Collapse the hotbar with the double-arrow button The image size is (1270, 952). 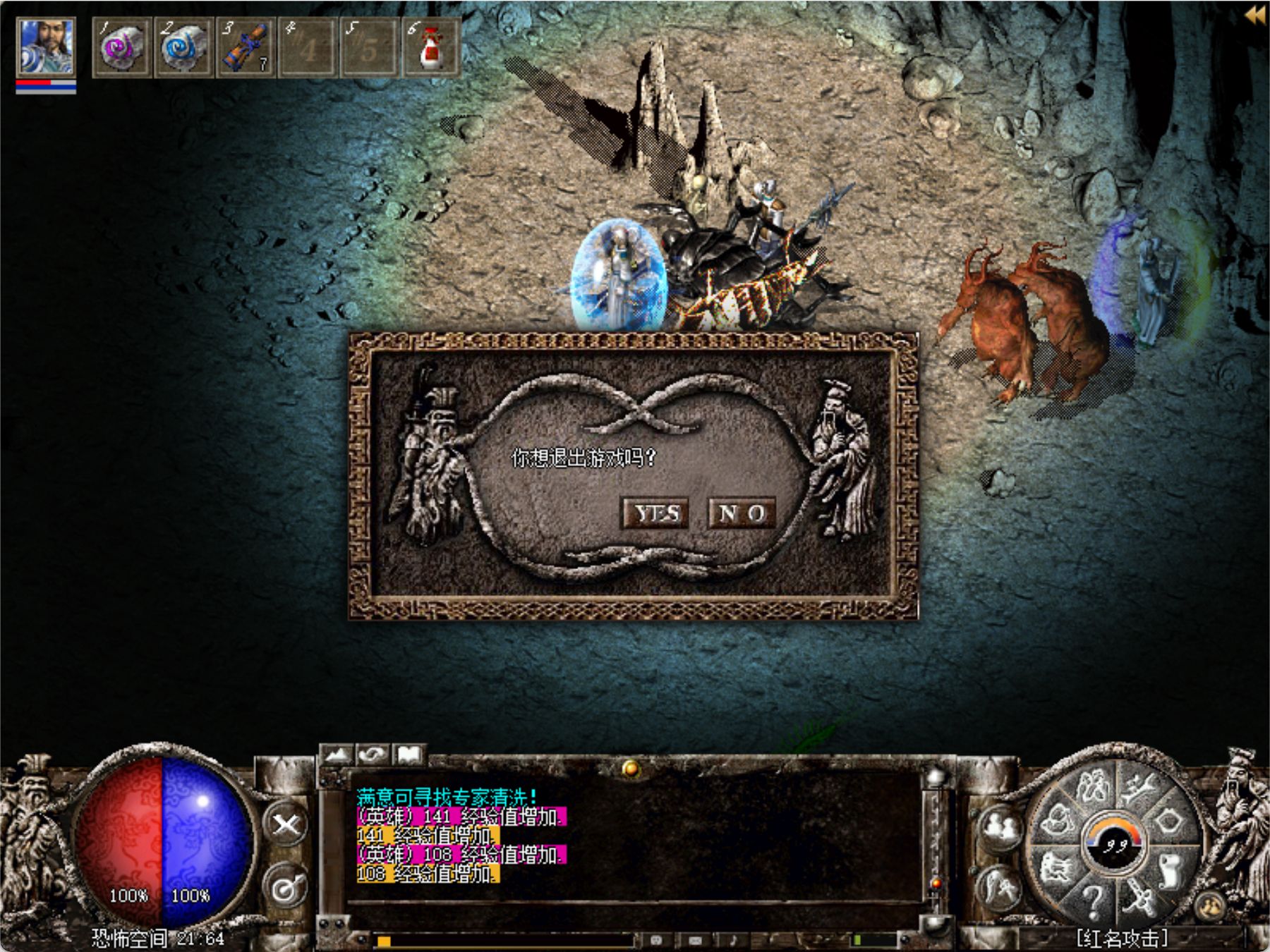tap(1255, 16)
